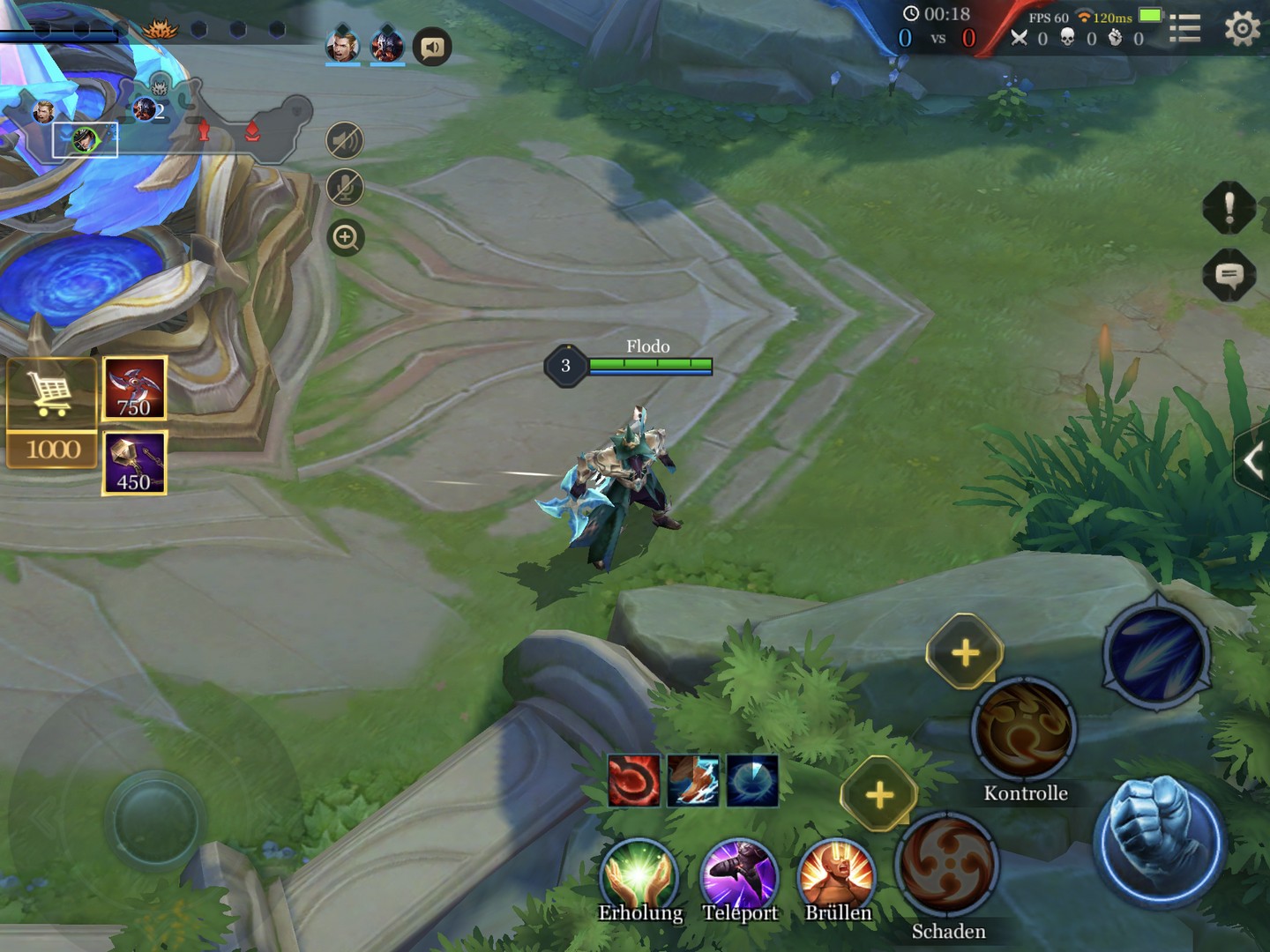Open the item shop cart

(51, 394)
